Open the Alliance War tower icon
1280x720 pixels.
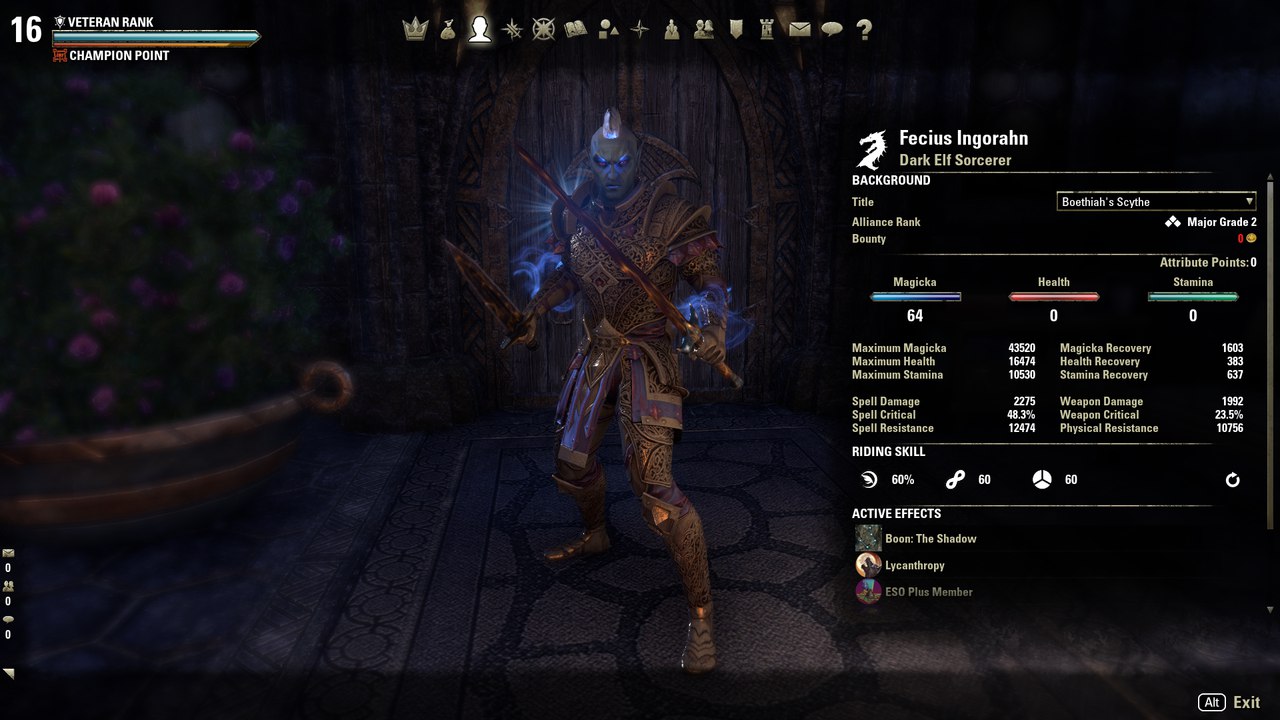(x=767, y=30)
